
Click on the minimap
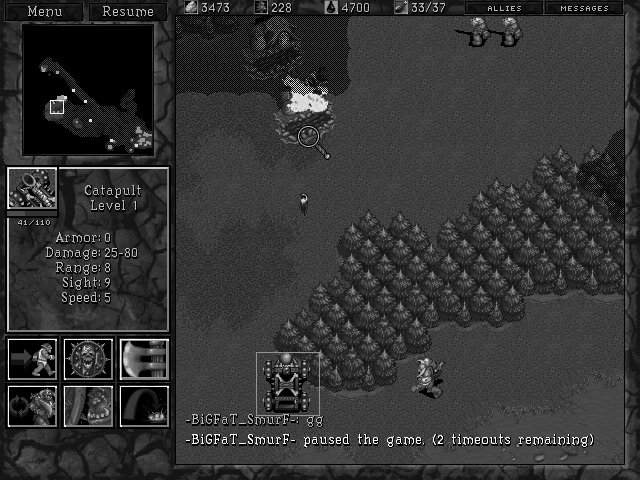(x=88, y=90)
